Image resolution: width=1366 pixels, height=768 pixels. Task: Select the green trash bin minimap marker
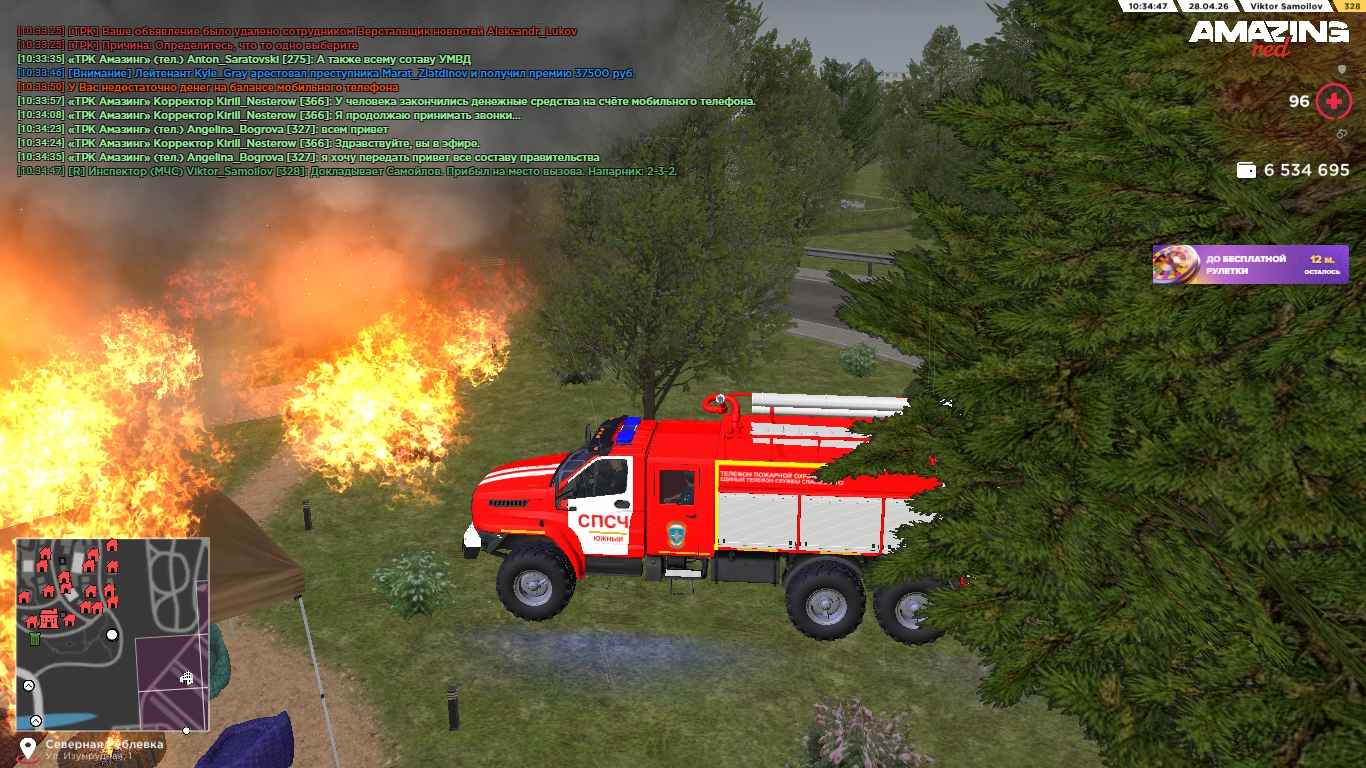pyautogui.click(x=35, y=639)
